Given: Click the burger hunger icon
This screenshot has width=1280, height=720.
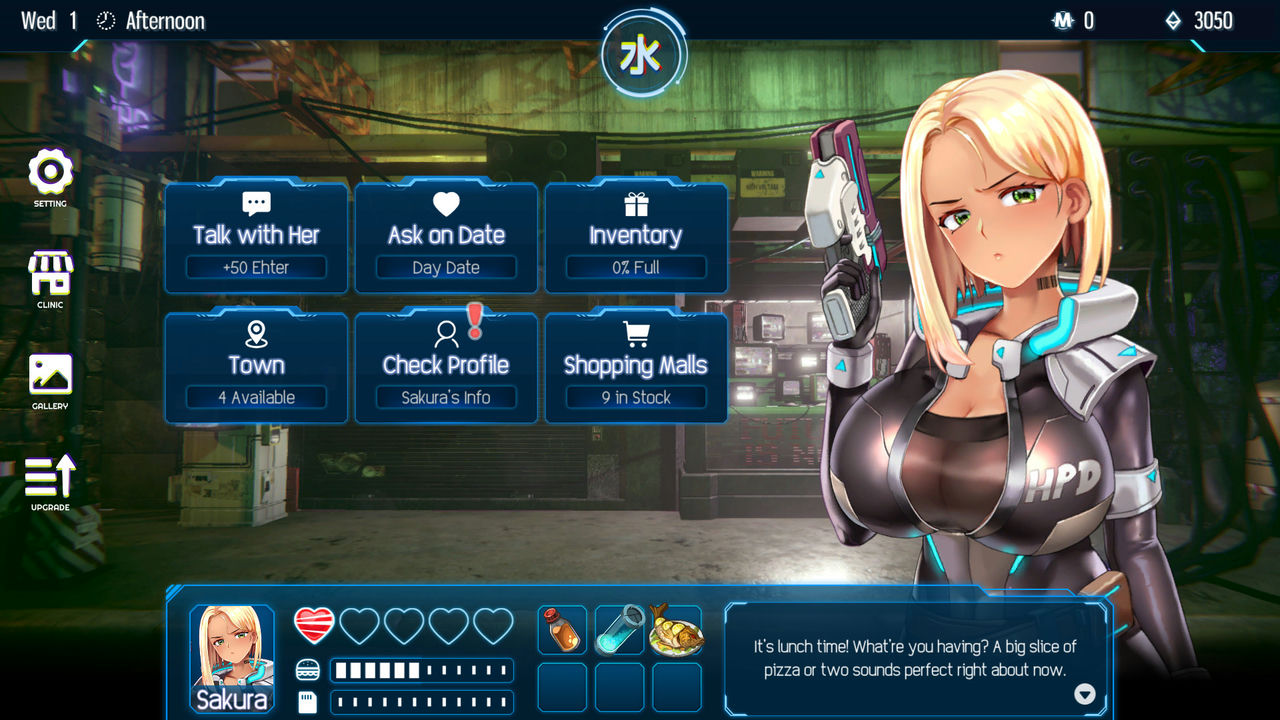Looking at the screenshot, I should click(308, 668).
